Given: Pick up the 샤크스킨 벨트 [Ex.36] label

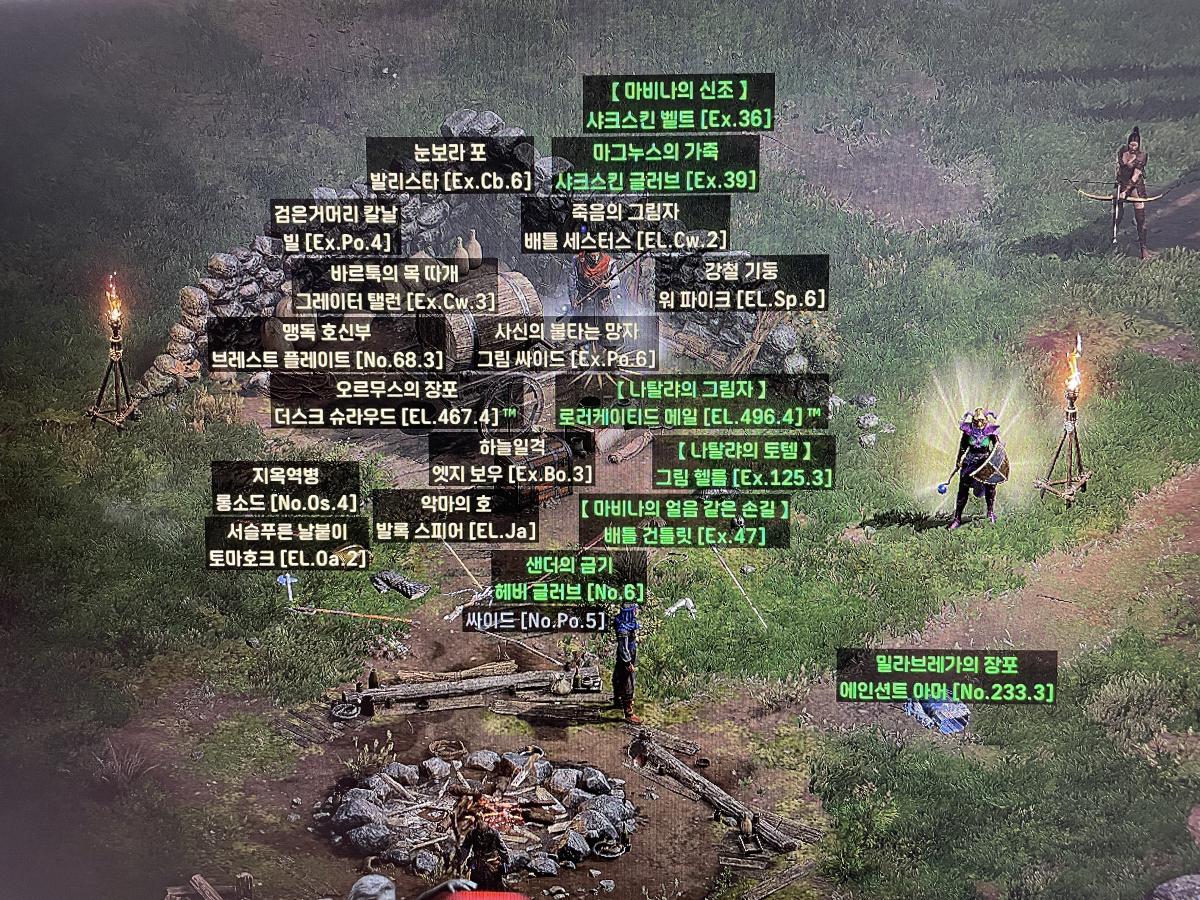Looking at the screenshot, I should [x=679, y=119].
